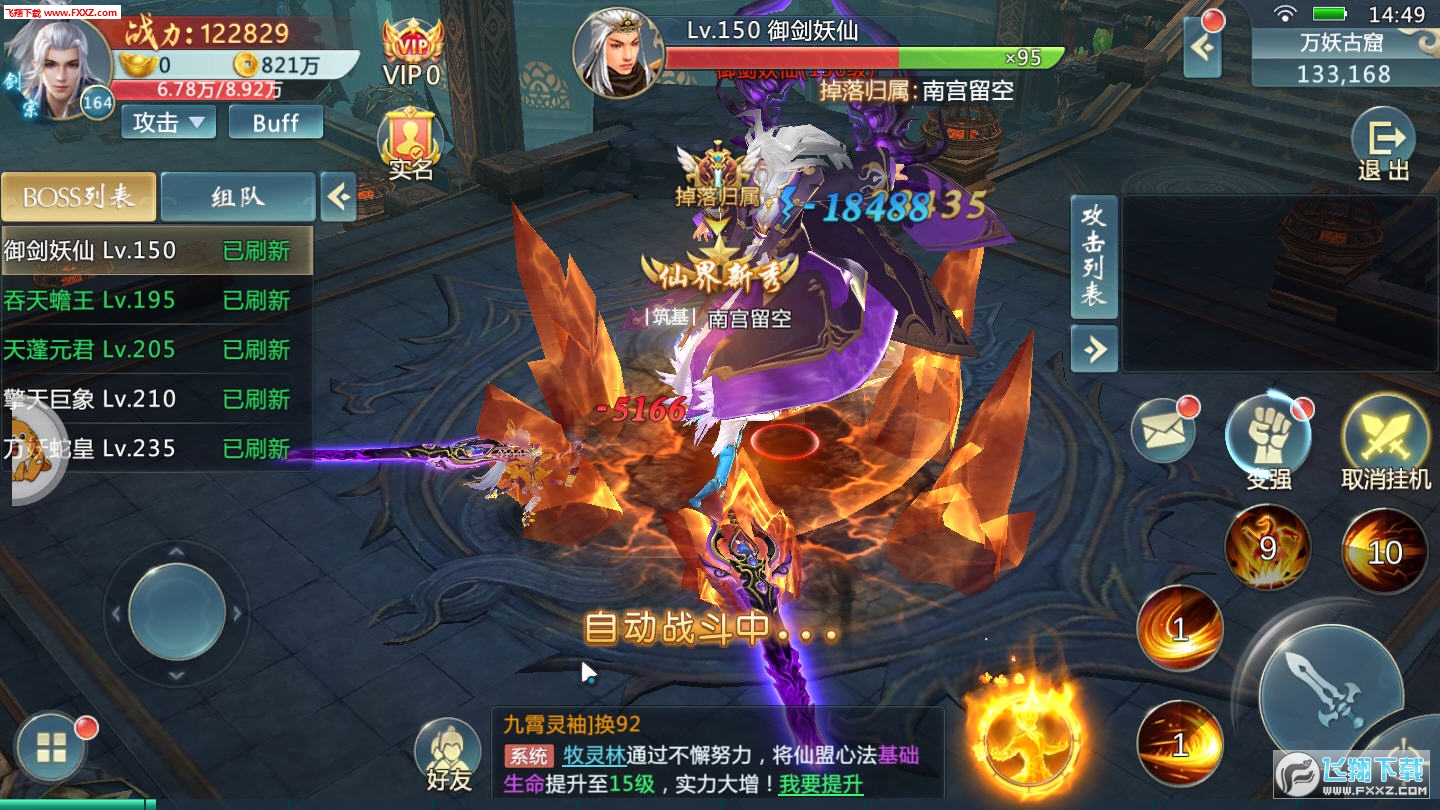Switch to the 组队 tab
Image resolution: width=1440 pixels, height=810 pixels.
click(236, 197)
